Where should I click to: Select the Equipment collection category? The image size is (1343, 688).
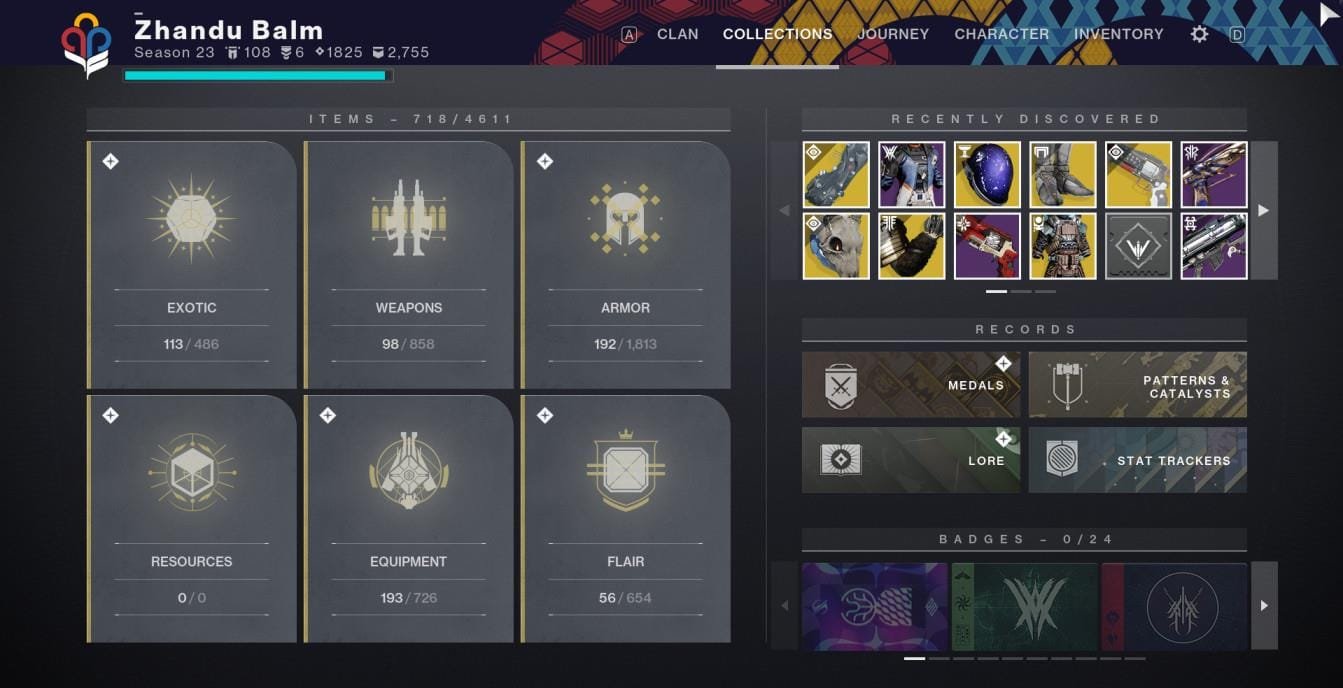tap(409, 518)
